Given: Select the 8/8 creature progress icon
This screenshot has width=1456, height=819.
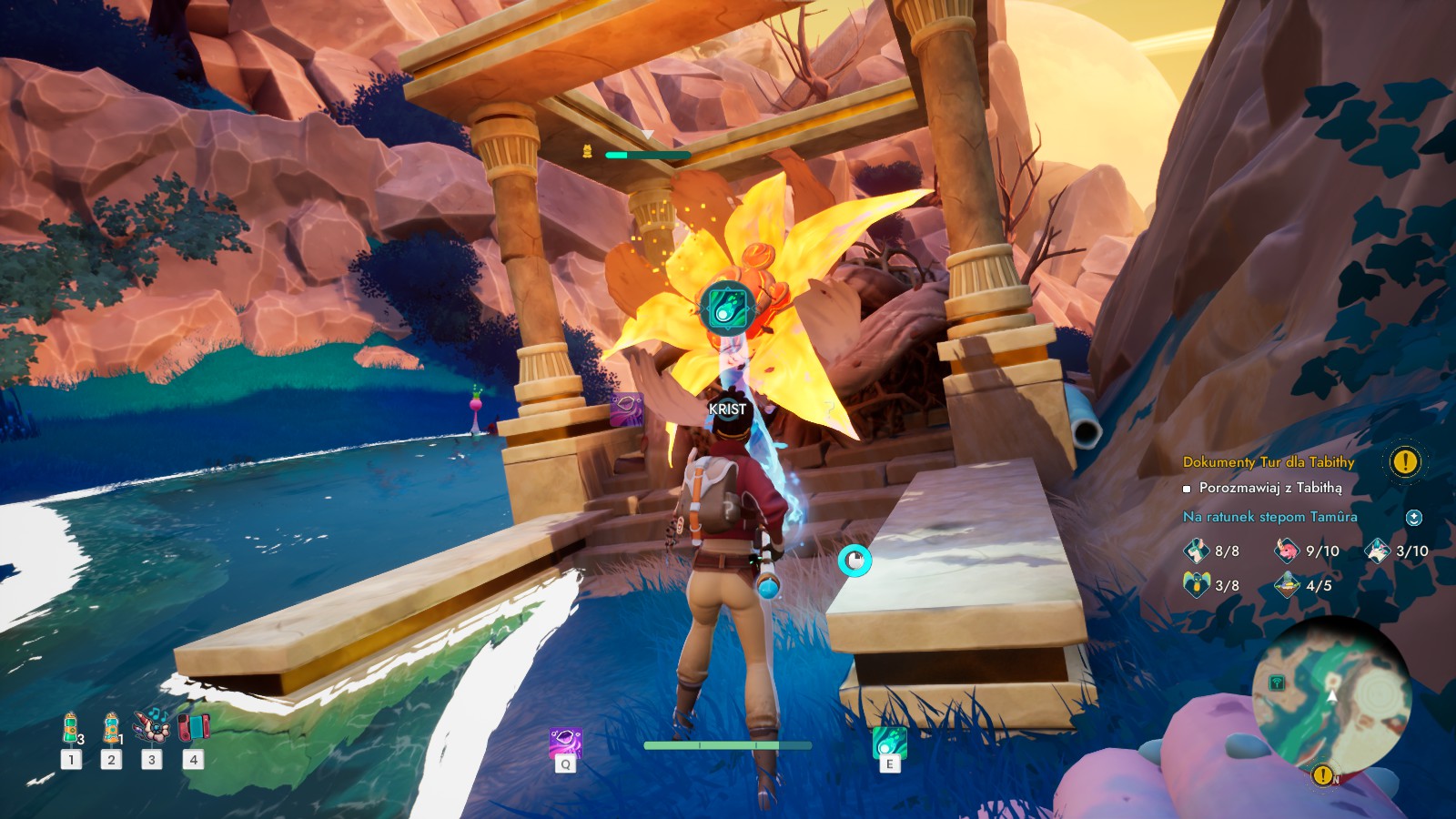Looking at the screenshot, I should pyautogui.click(x=1196, y=551).
